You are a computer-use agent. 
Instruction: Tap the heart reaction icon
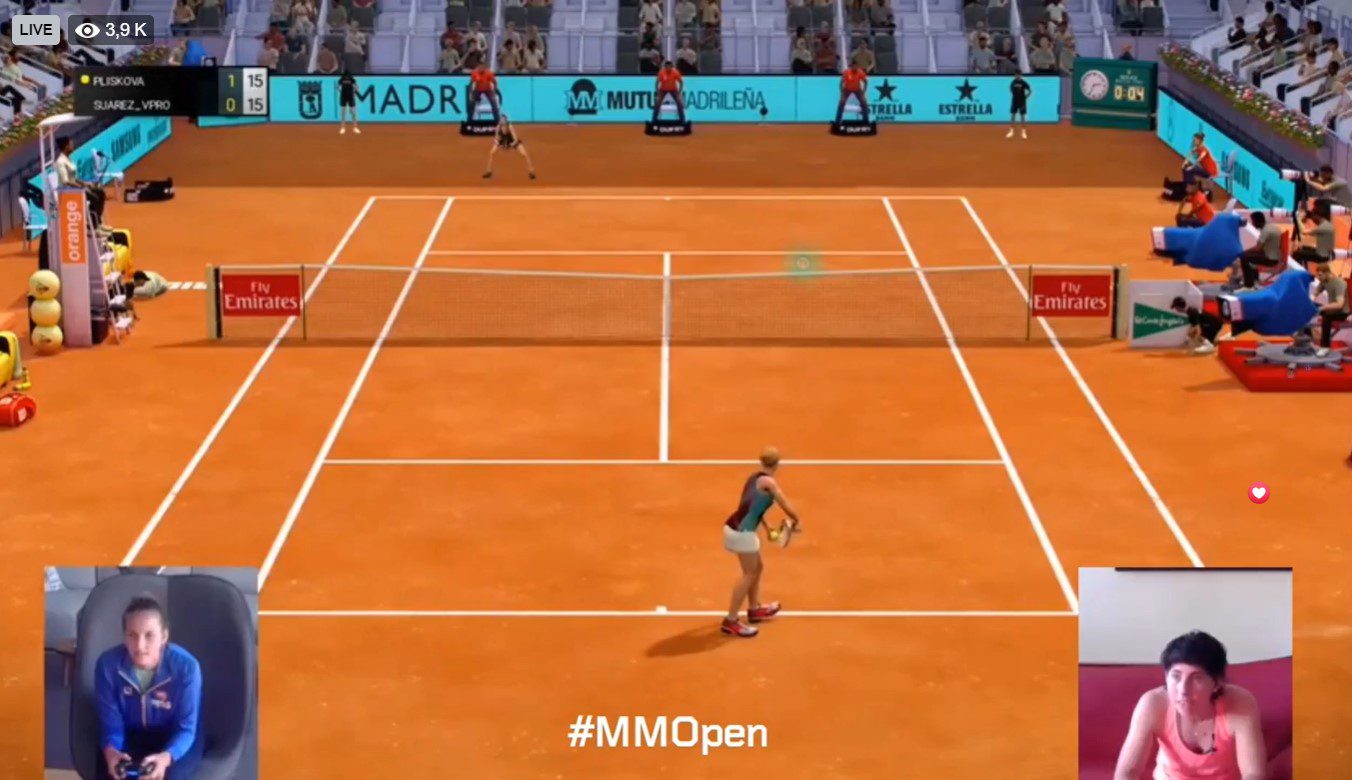[x=1257, y=493]
